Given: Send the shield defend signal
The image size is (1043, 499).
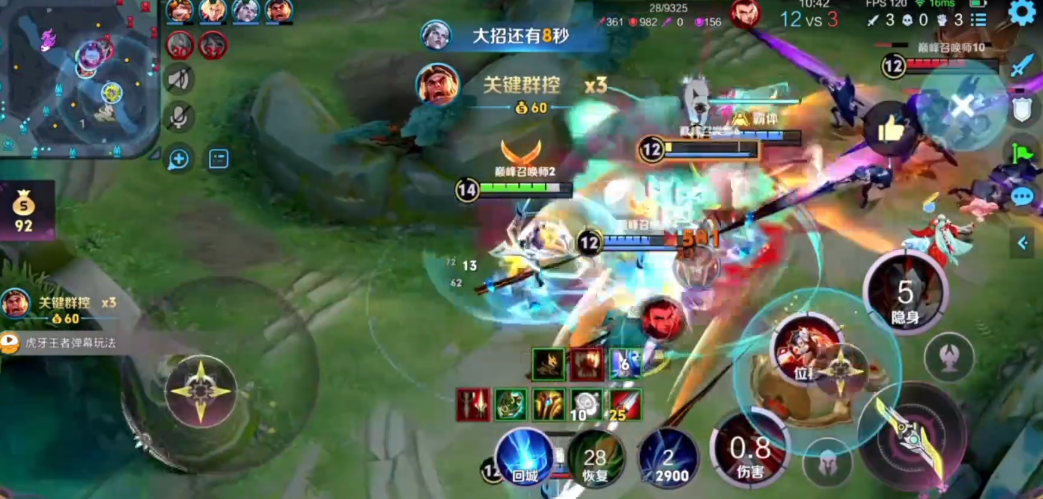Looking at the screenshot, I should (x=1022, y=109).
